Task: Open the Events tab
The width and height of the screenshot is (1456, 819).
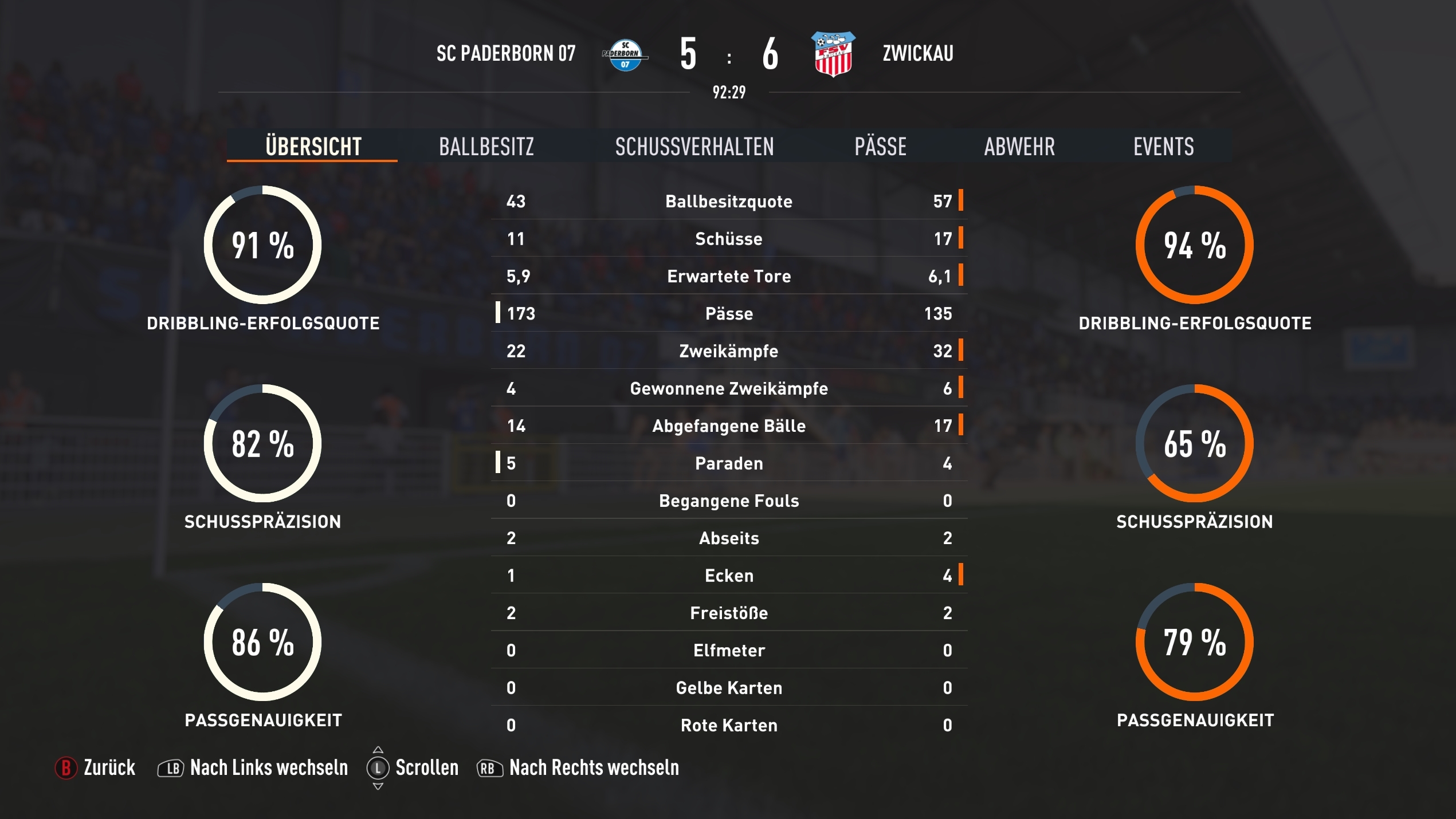Action: point(1163,147)
